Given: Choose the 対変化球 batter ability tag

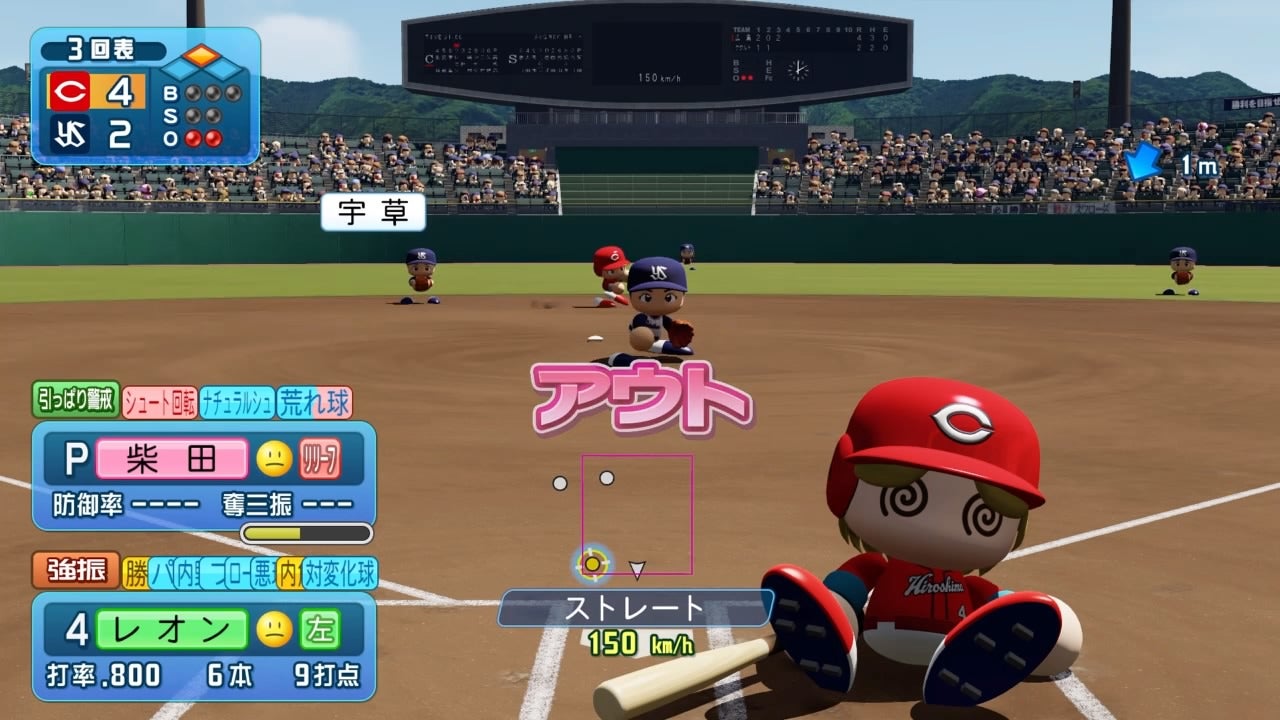Looking at the screenshot, I should click(x=340, y=573).
